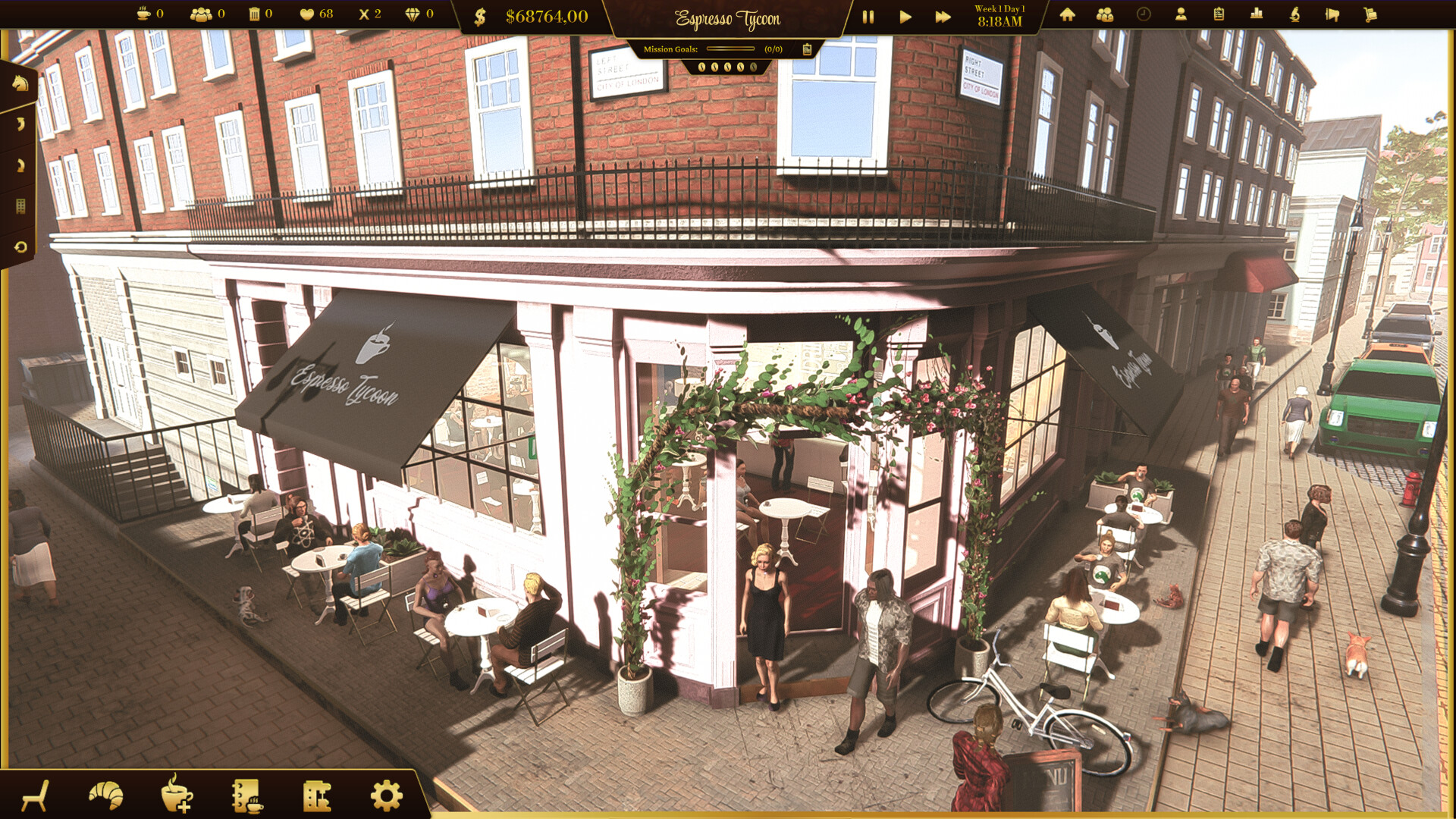Open the delivery hand-truck supplies panel
The width and height of the screenshot is (1456, 819).
tap(1371, 15)
